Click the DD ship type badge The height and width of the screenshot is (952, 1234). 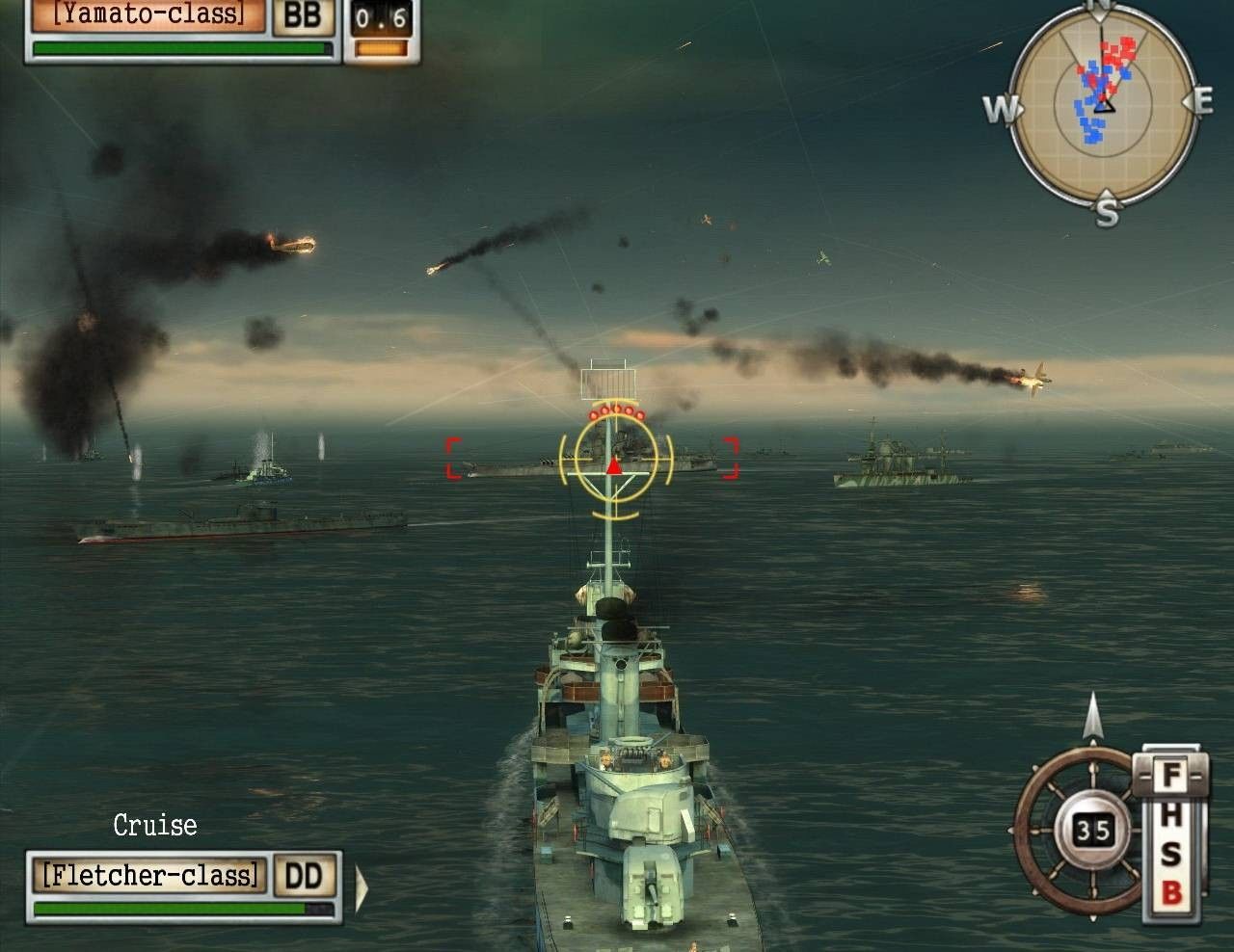[x=308, y=875]
